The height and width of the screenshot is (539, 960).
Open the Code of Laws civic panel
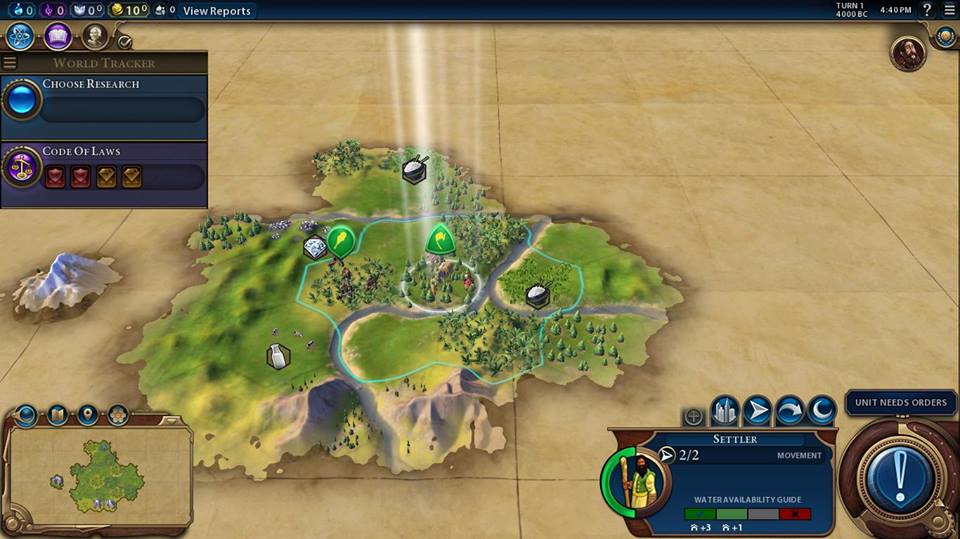point(104,168)
